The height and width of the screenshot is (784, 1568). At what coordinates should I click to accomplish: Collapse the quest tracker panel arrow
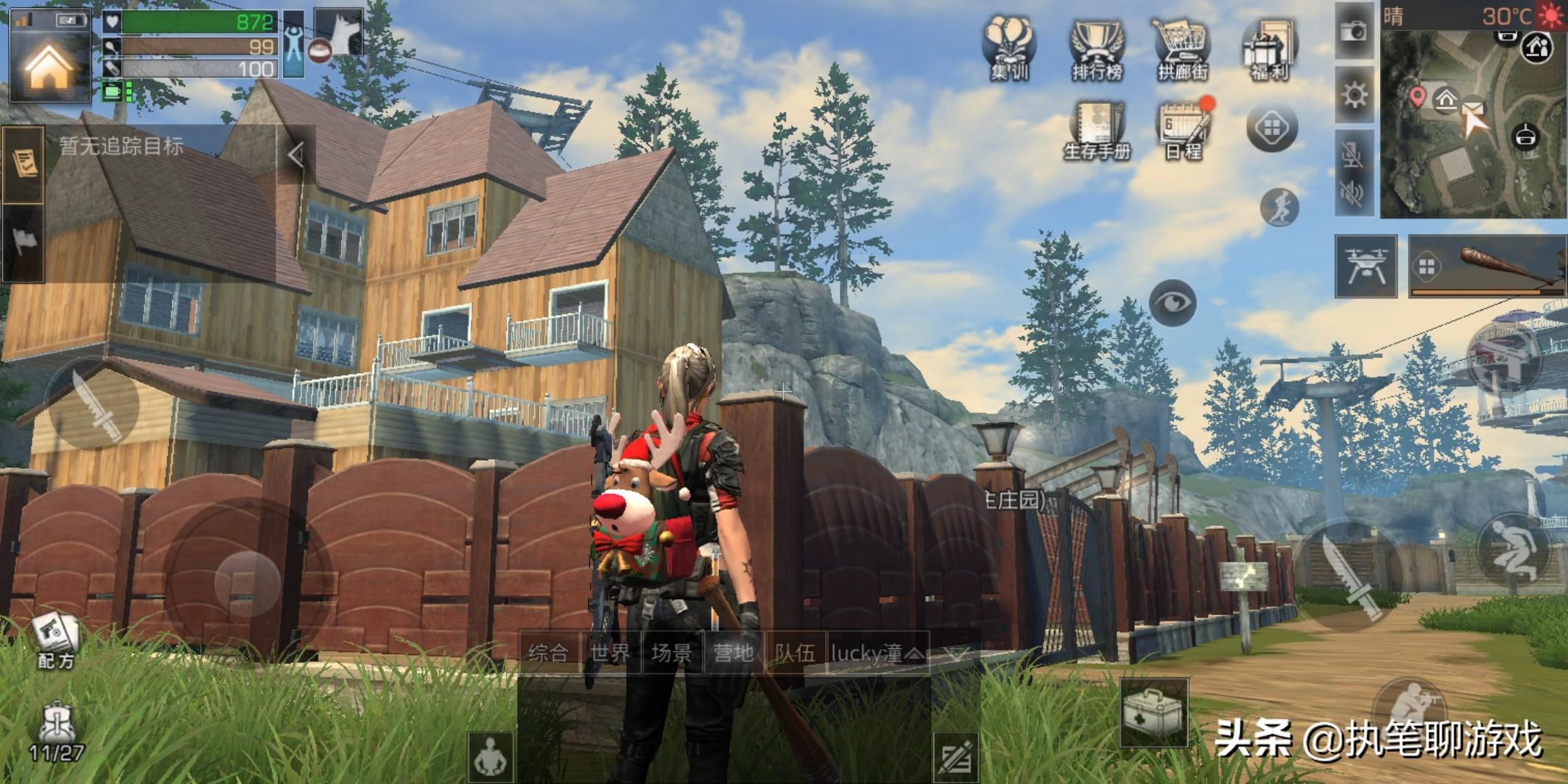point(295,154)
